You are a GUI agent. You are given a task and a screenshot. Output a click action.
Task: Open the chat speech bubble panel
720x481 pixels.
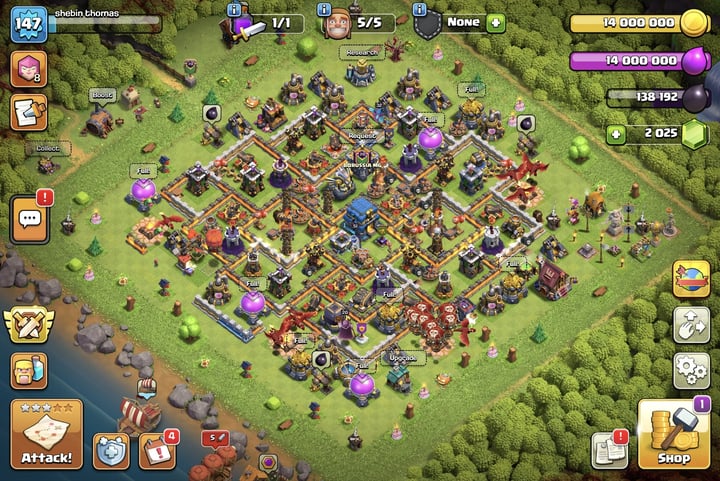tap(29, 219)
